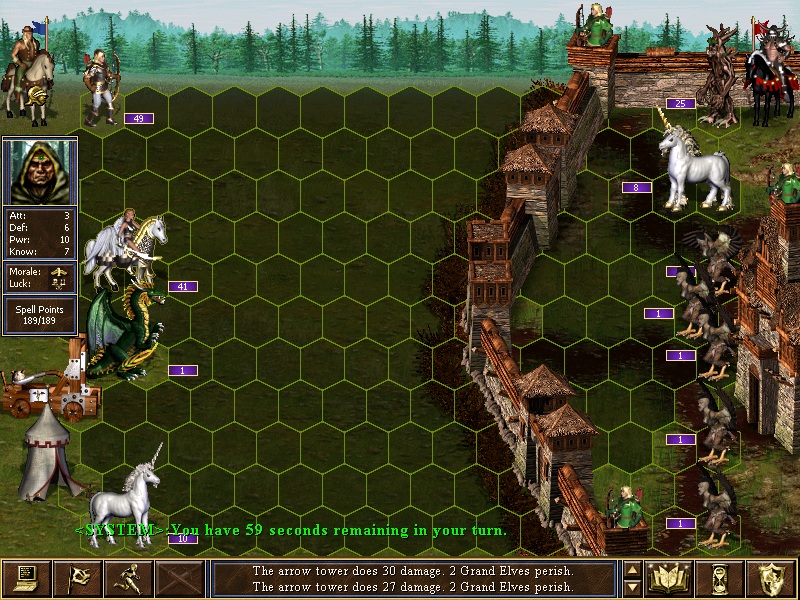
Task: Defend with the shield button
Action: pos(771,578)
